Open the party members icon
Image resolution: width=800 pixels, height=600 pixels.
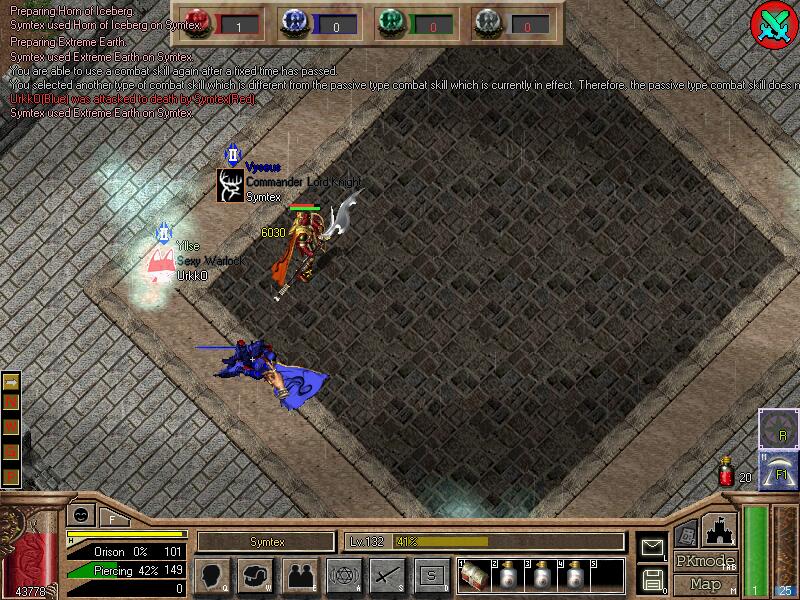pos(299,575)
